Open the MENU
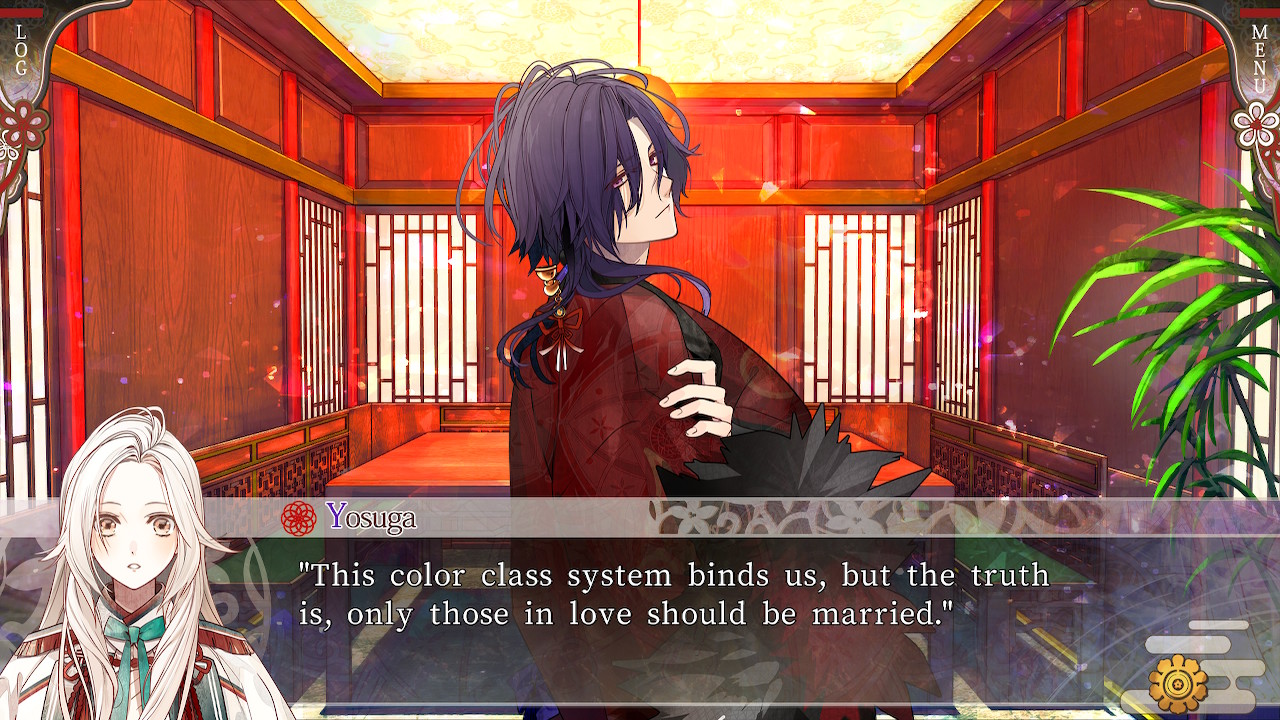Viewport: 1280px width, 720px height. tap(1259, 52)
